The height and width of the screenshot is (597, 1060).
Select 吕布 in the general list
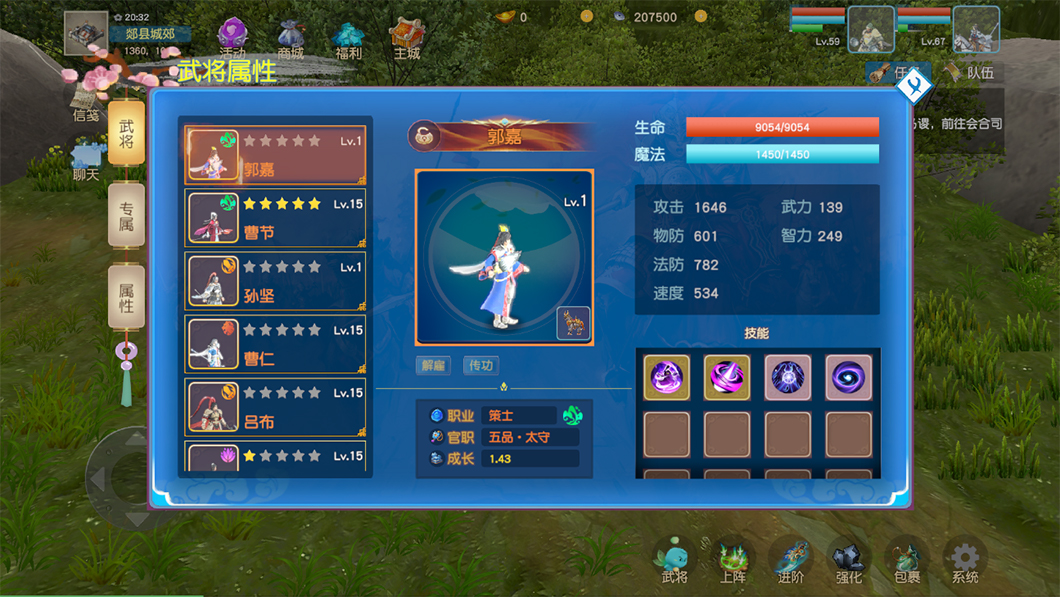275,407
